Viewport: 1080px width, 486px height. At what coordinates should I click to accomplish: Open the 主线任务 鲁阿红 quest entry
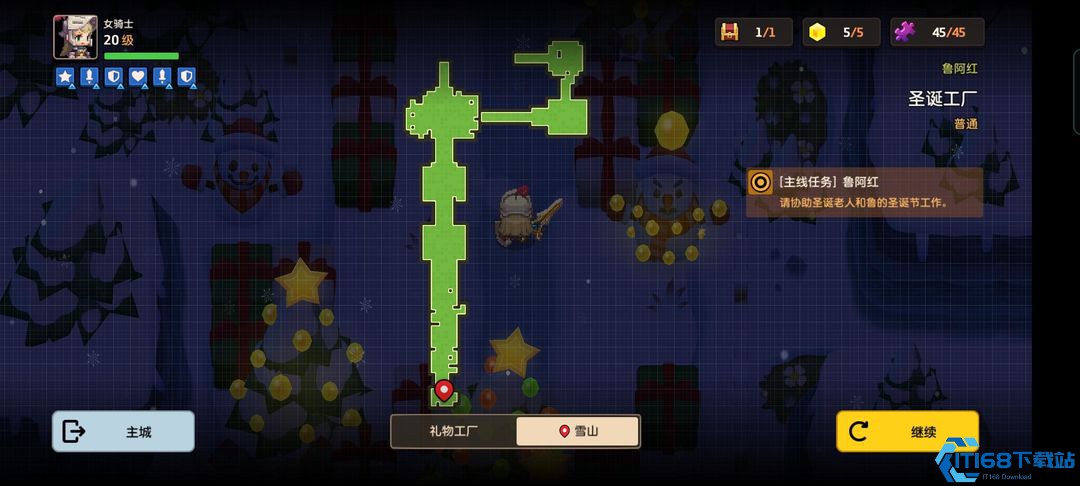864,192
